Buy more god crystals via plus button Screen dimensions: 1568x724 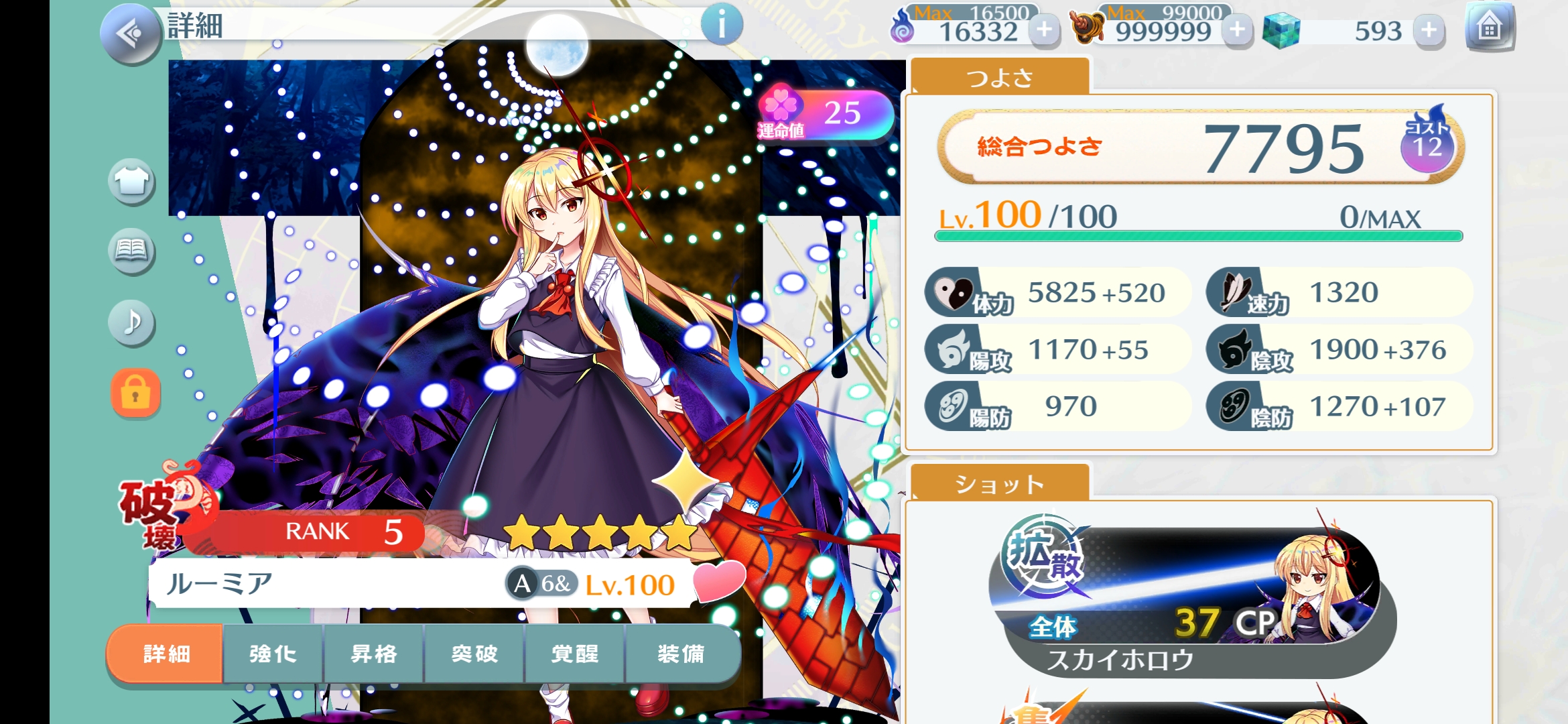tap(1429, 30)
